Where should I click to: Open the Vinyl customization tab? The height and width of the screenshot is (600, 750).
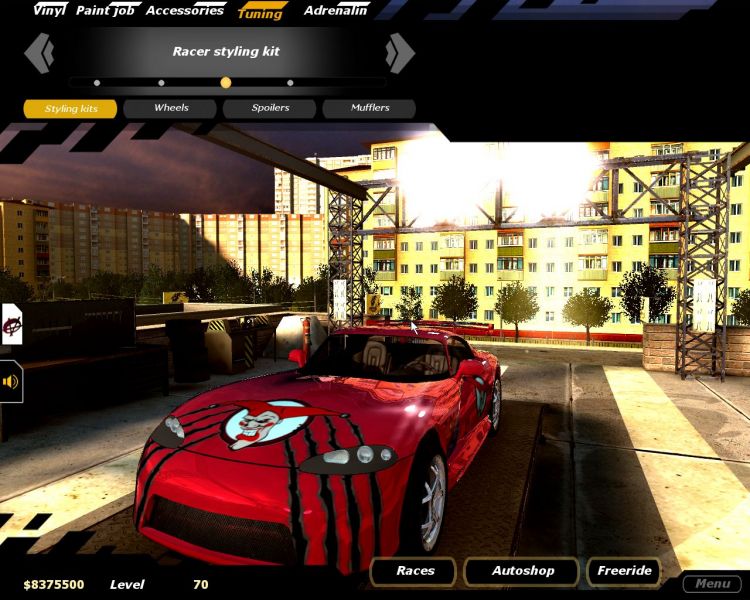(x=50, y=10)
